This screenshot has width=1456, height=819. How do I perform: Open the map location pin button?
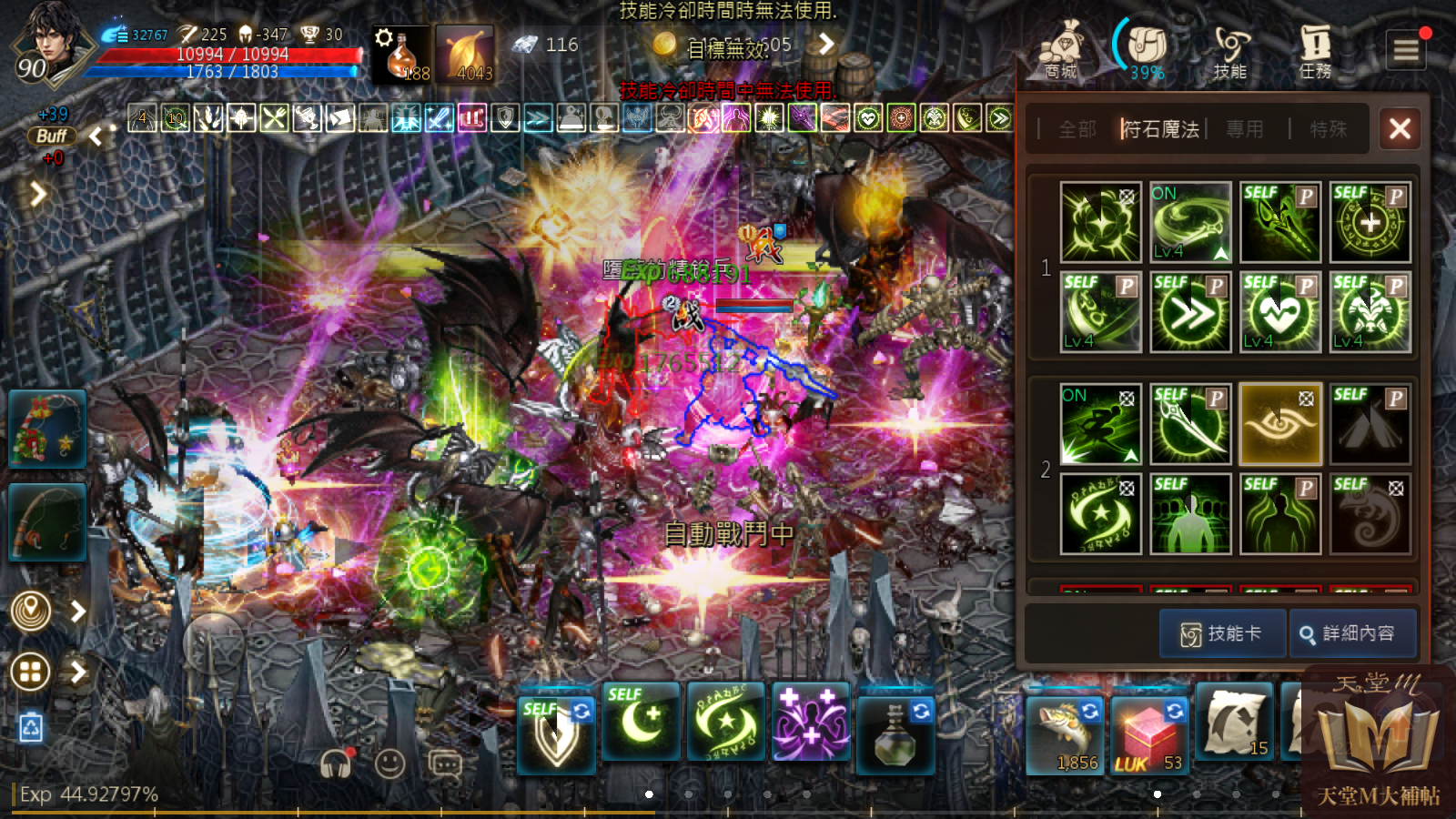coord(31,611)
